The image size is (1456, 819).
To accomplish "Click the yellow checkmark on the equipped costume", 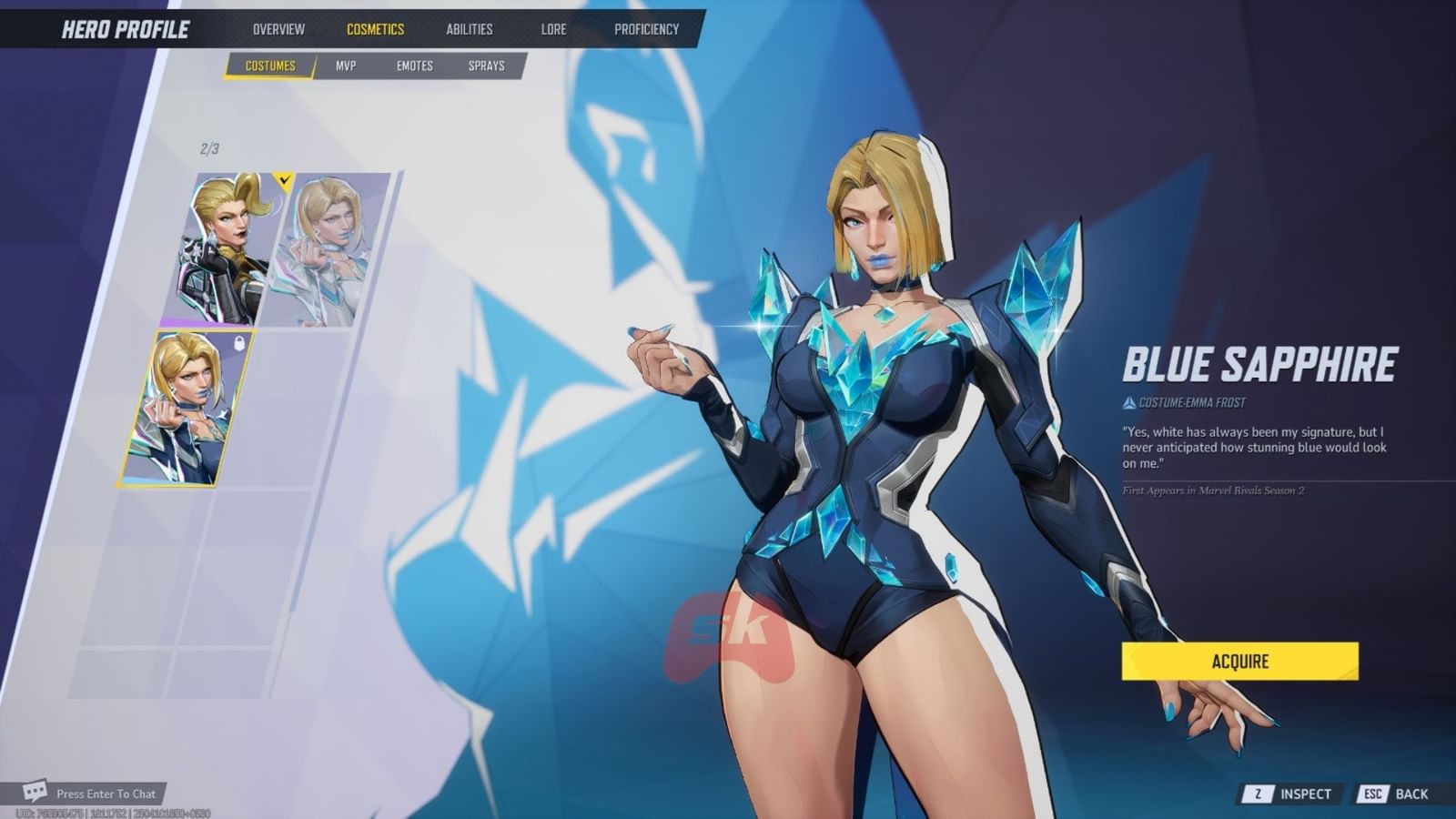I will click(285, 180).
